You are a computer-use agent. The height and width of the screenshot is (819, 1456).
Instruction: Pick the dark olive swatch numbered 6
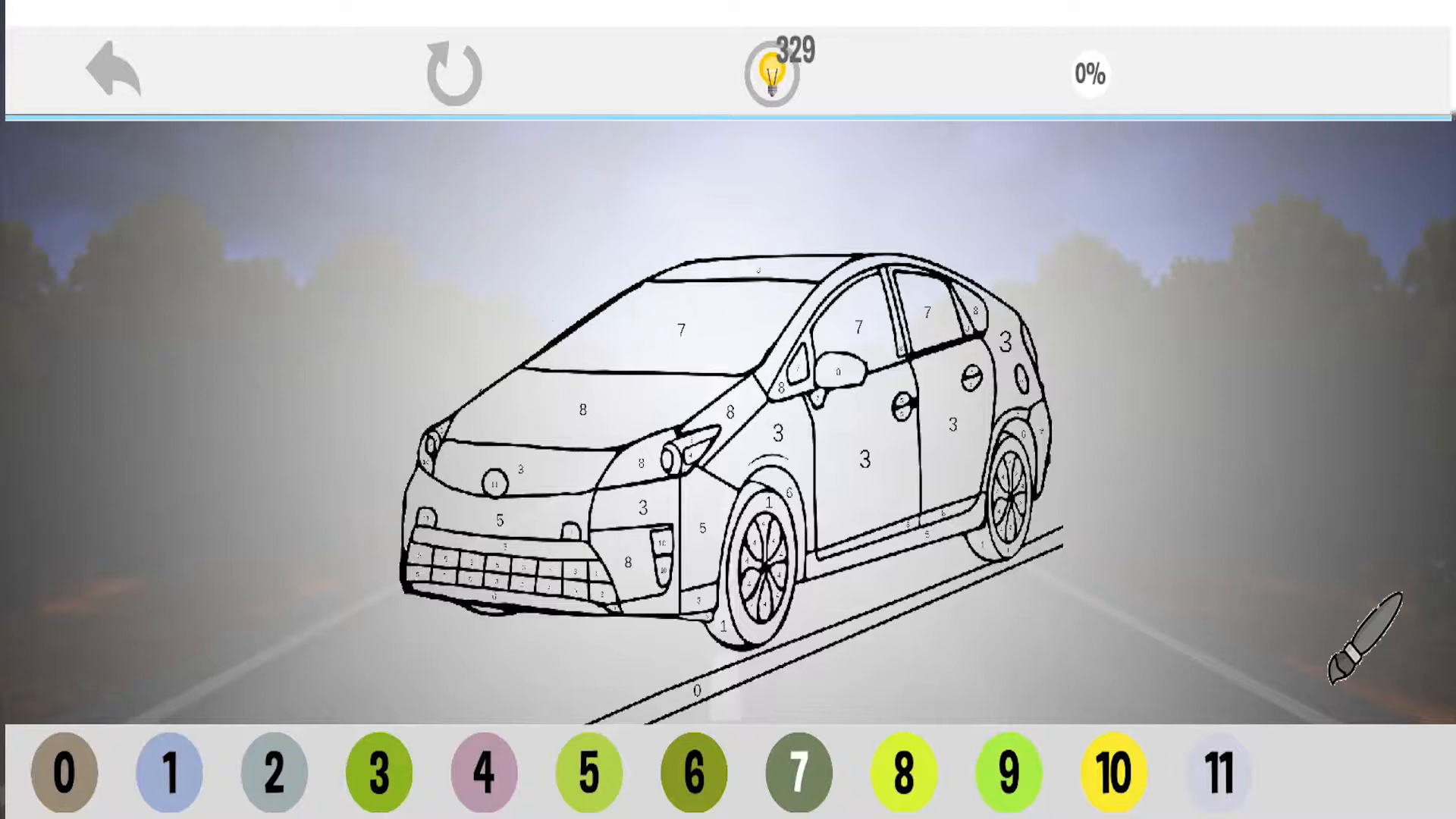click(x=694, y=771)
